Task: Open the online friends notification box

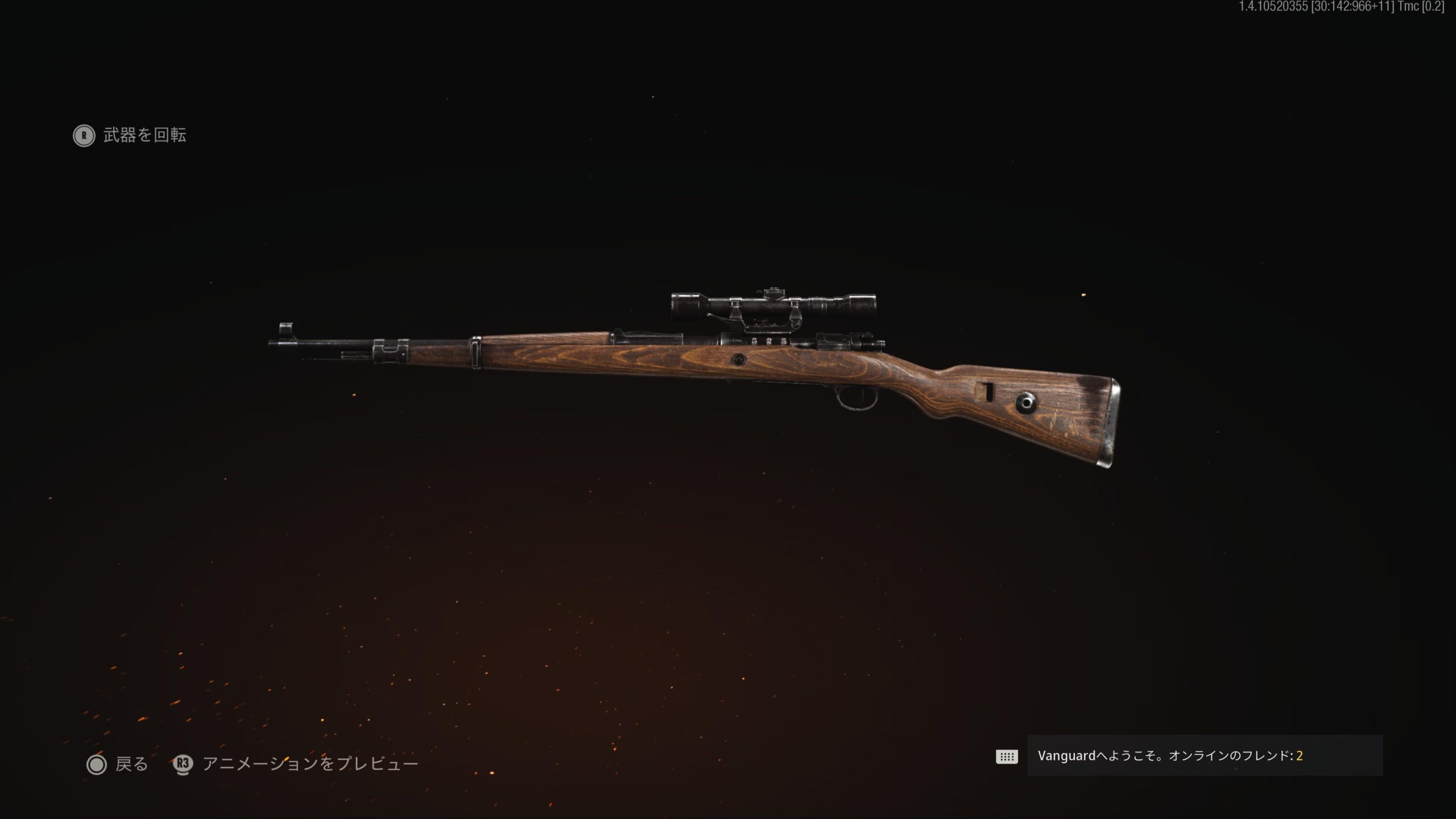Action: click(x=1204, y=755)
